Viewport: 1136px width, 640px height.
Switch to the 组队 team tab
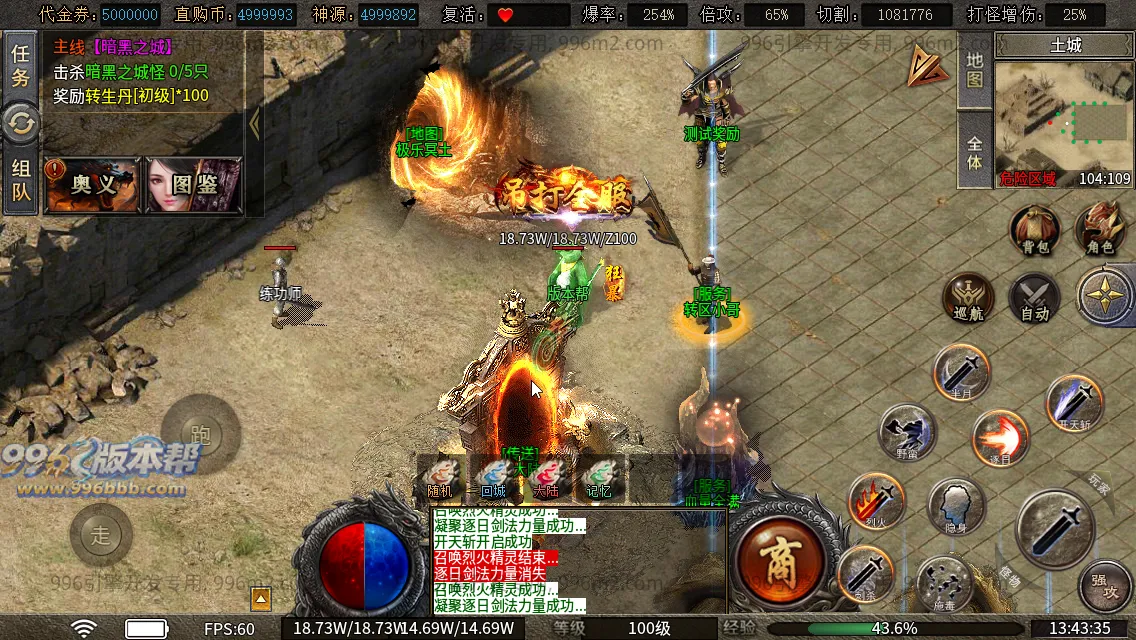20,180
